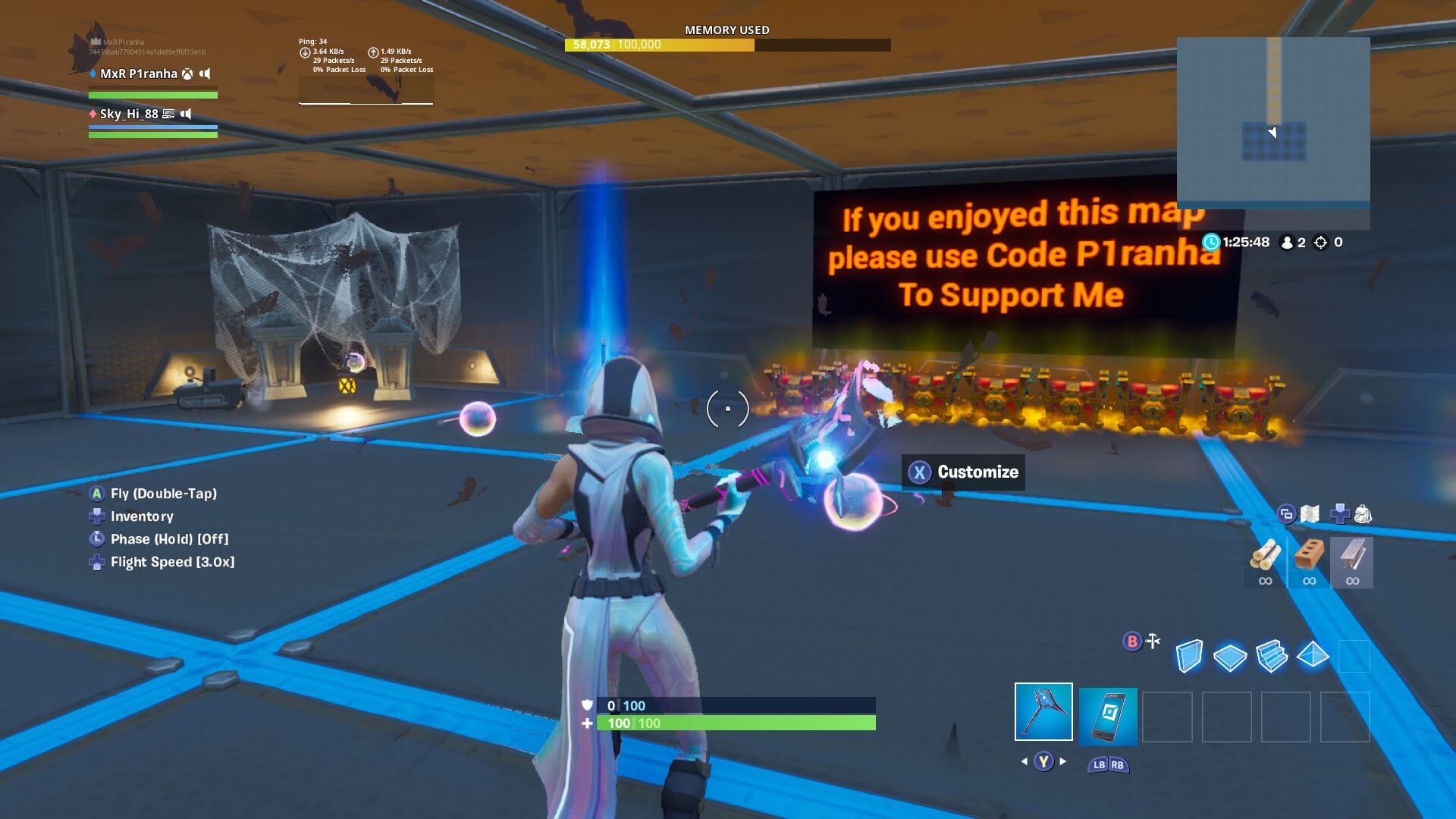
Task: Click the right arrow beside the Y button
Action: click(x=1062, y=761)
